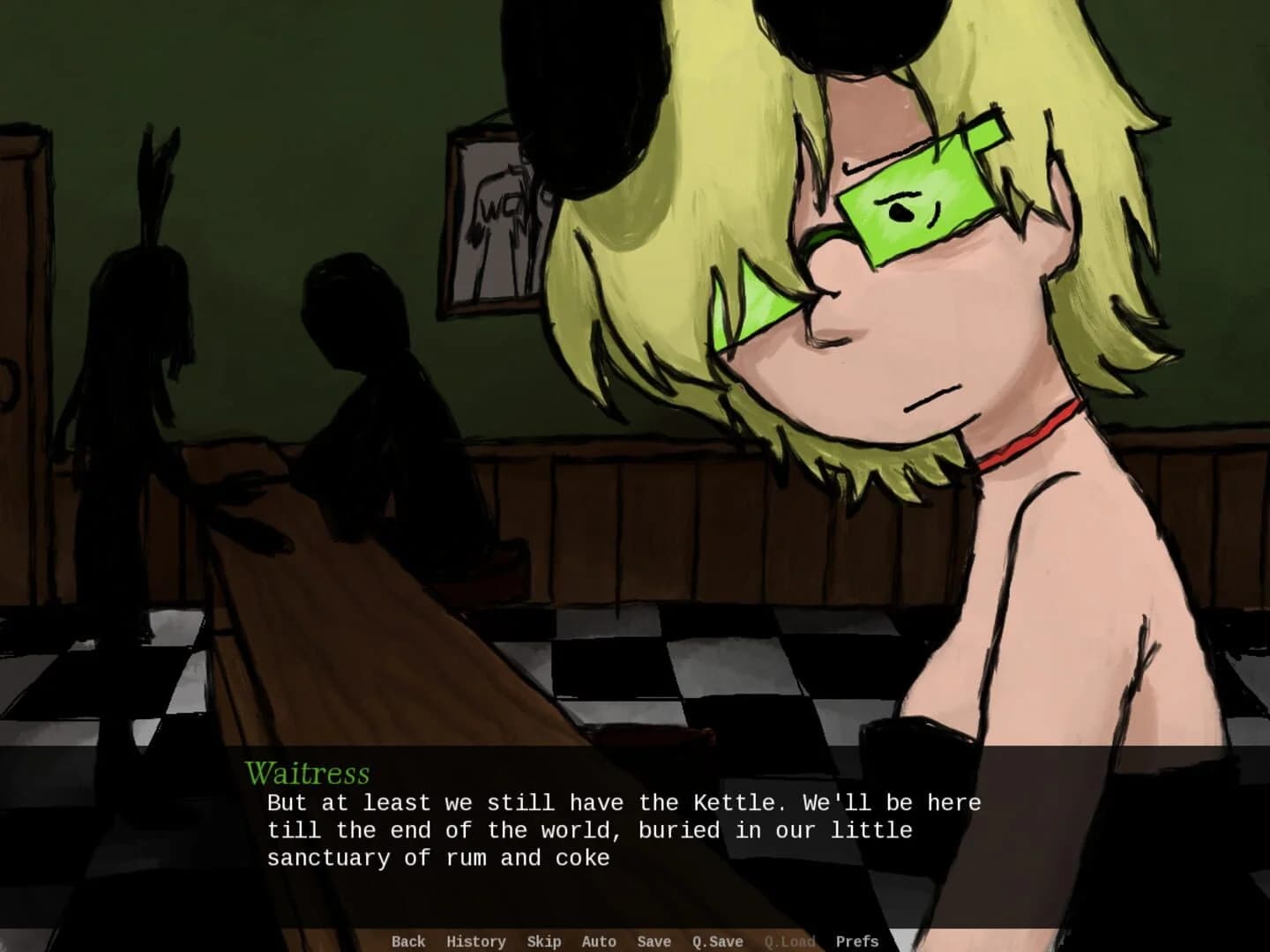The height and width of the screenshot is (952, 1270).
Task: Toggle Auto-advance reading mode
Action: (x=598, y=941)
